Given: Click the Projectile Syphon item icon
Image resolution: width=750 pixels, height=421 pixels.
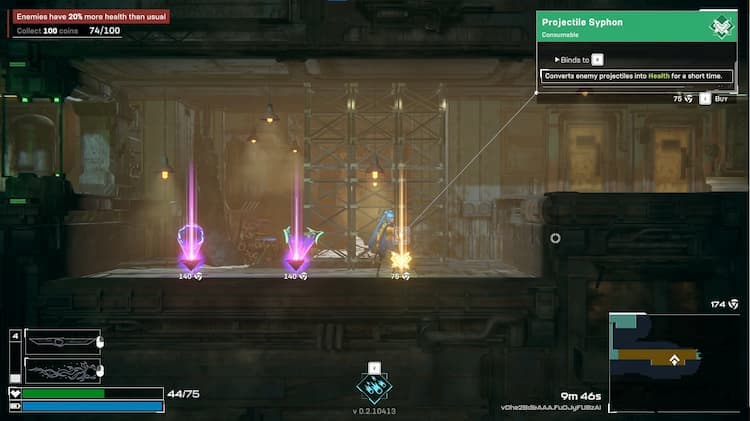Looking at the screenshot, I should click(719, 27).
